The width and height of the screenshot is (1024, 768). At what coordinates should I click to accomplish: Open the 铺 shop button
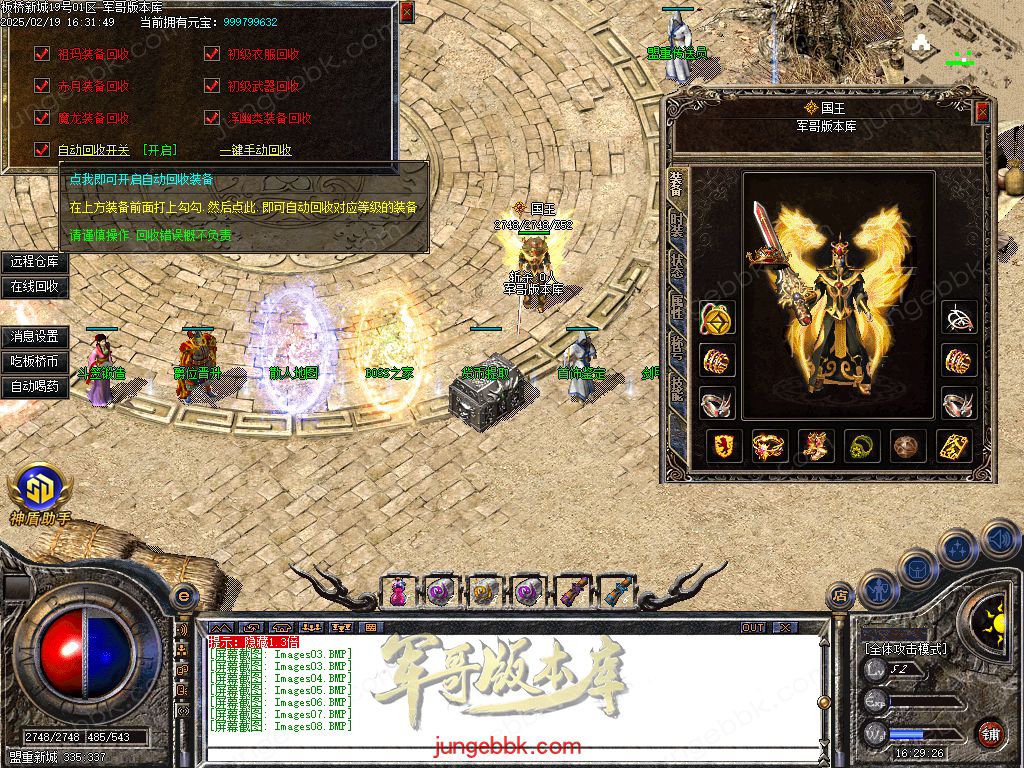[989, 734]
